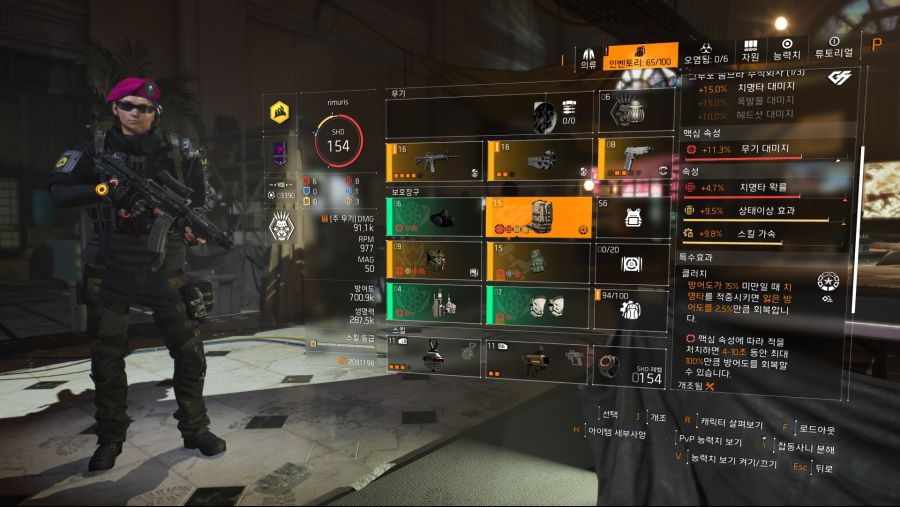Screen dimensions: 900x507
Task: Select the armor kit slot showing 56
Action: [x=634, y=216]
